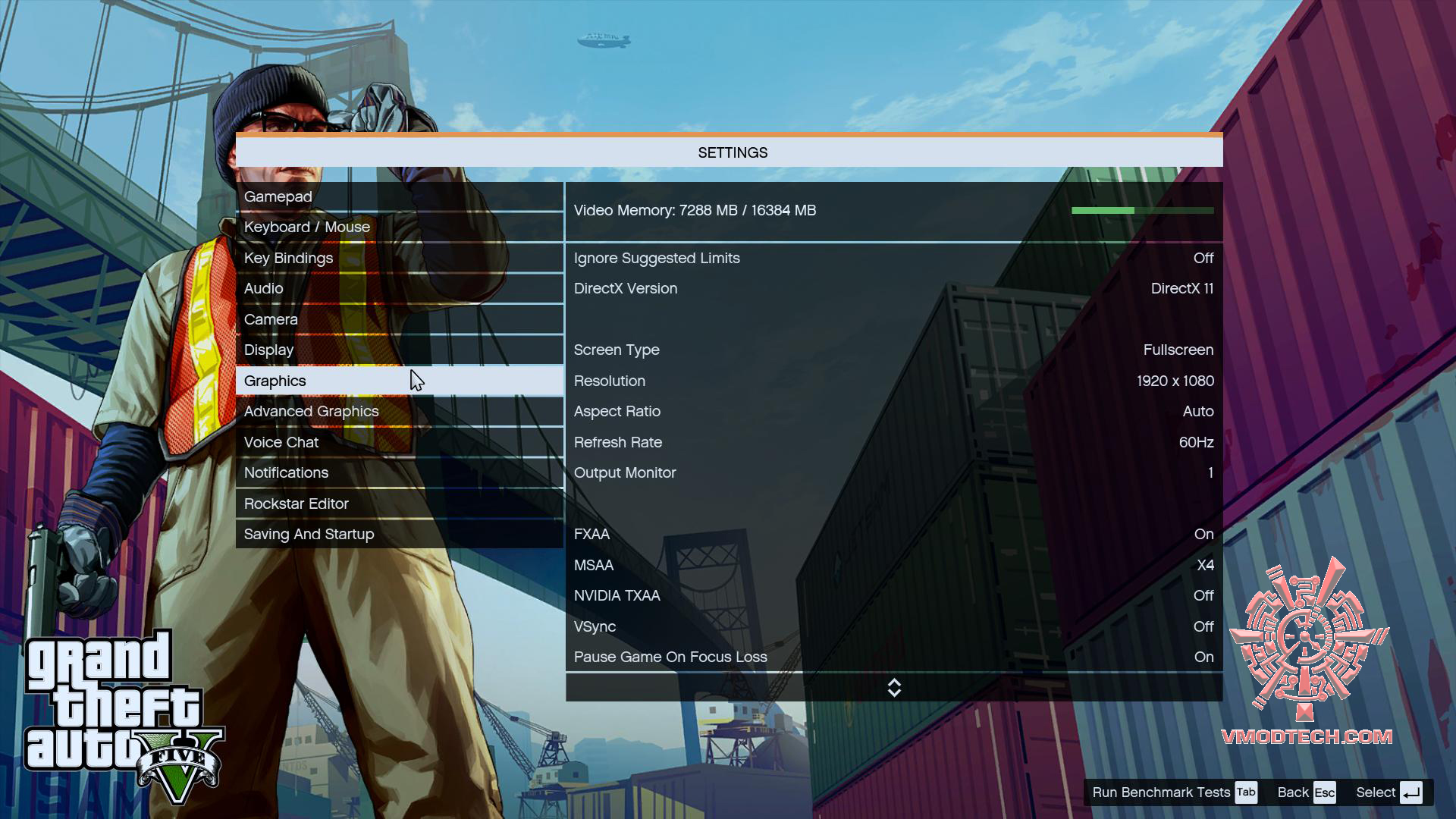Click the Esc key badge next to Back

tap(1324, 792)
